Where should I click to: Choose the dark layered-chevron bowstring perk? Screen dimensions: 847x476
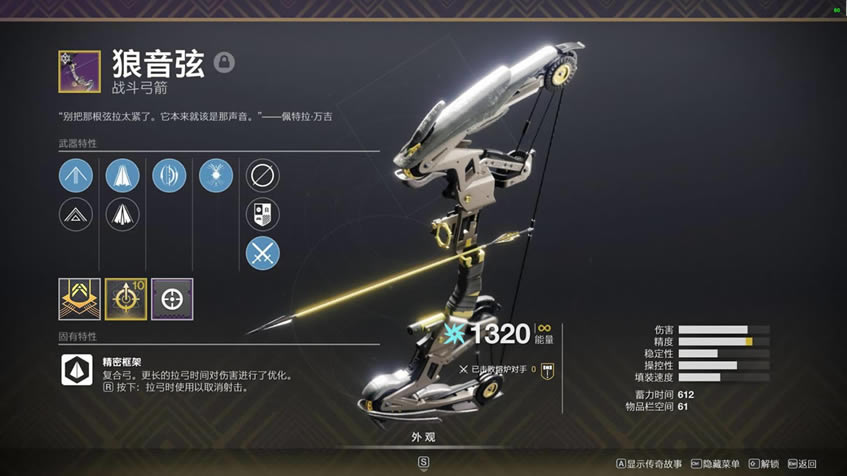(x=76, y=214)
